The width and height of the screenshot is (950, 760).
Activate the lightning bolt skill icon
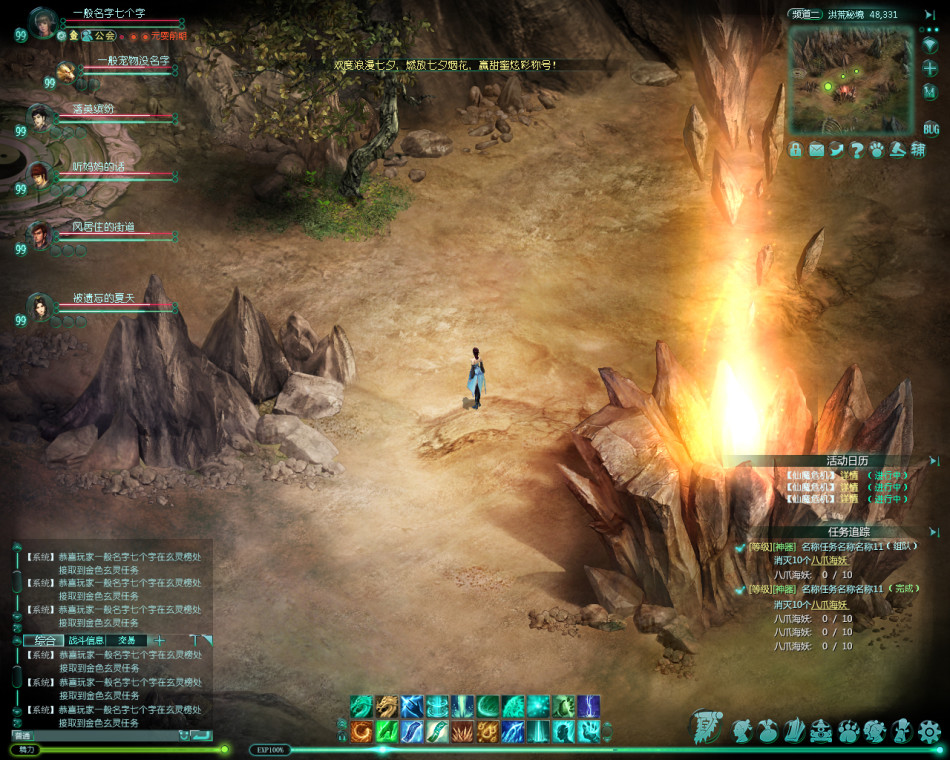tap(588, 706)
